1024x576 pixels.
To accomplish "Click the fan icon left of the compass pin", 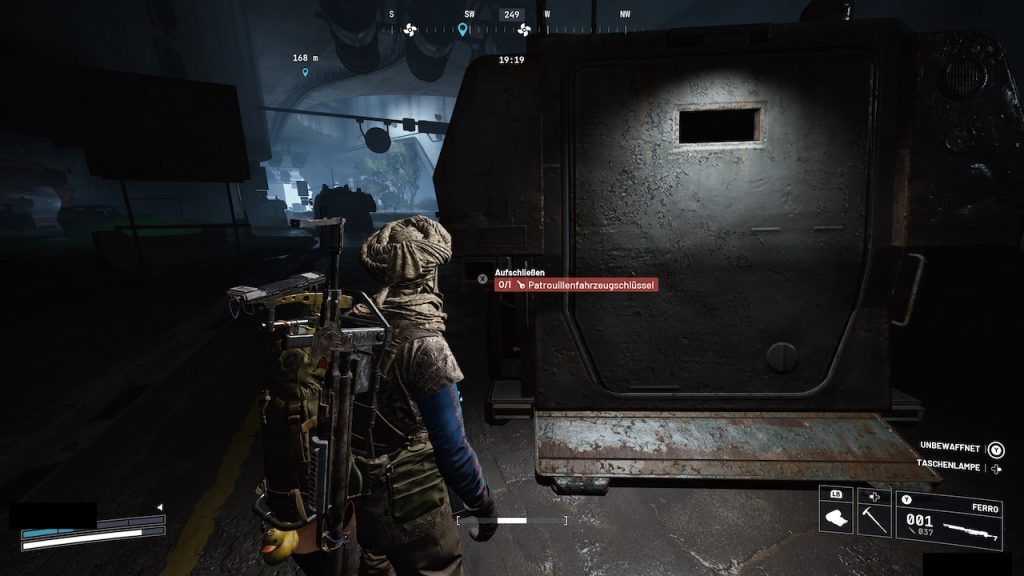I will (x=408, y=29).
